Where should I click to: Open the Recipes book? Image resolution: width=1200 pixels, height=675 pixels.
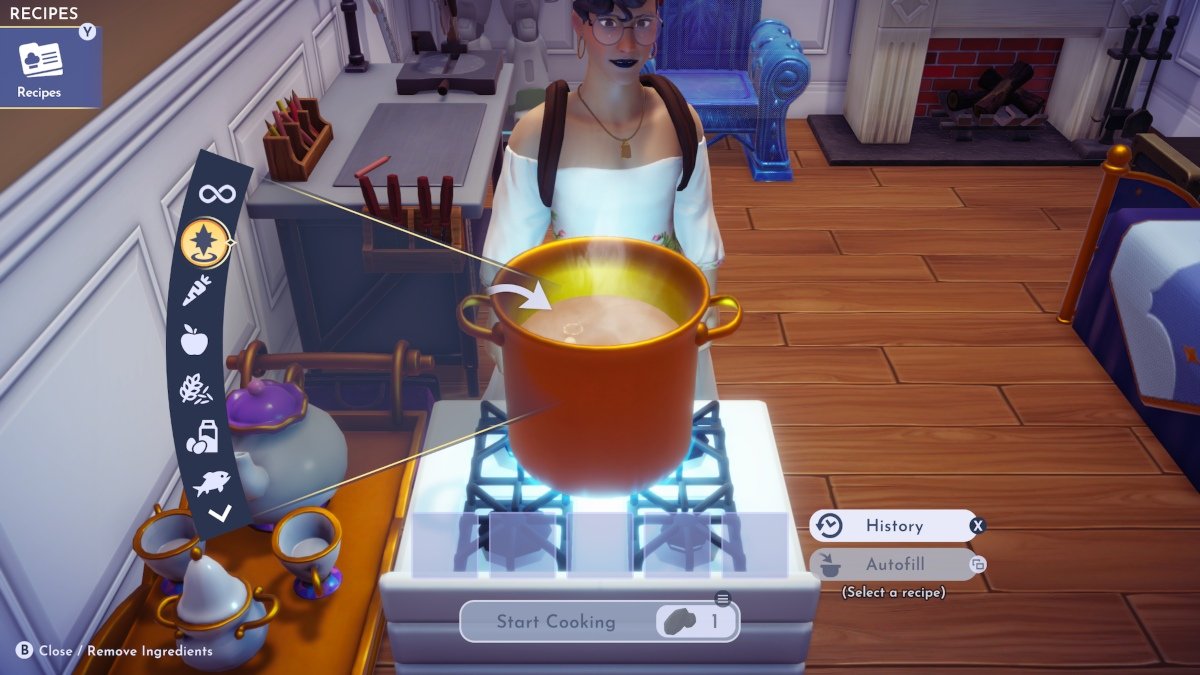41,66
